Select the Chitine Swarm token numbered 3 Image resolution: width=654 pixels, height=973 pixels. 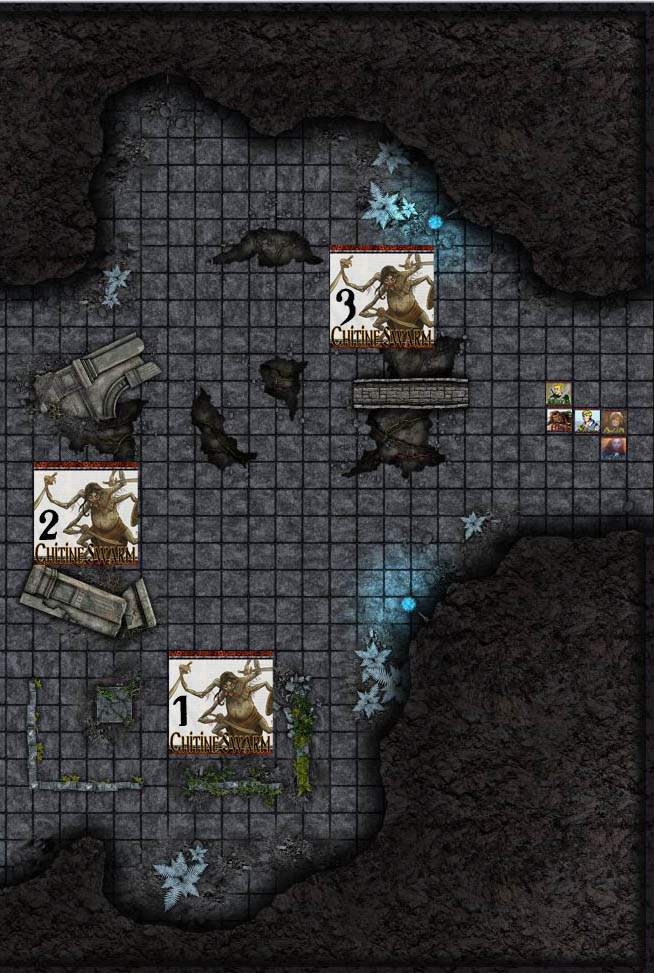click(382, 297)
